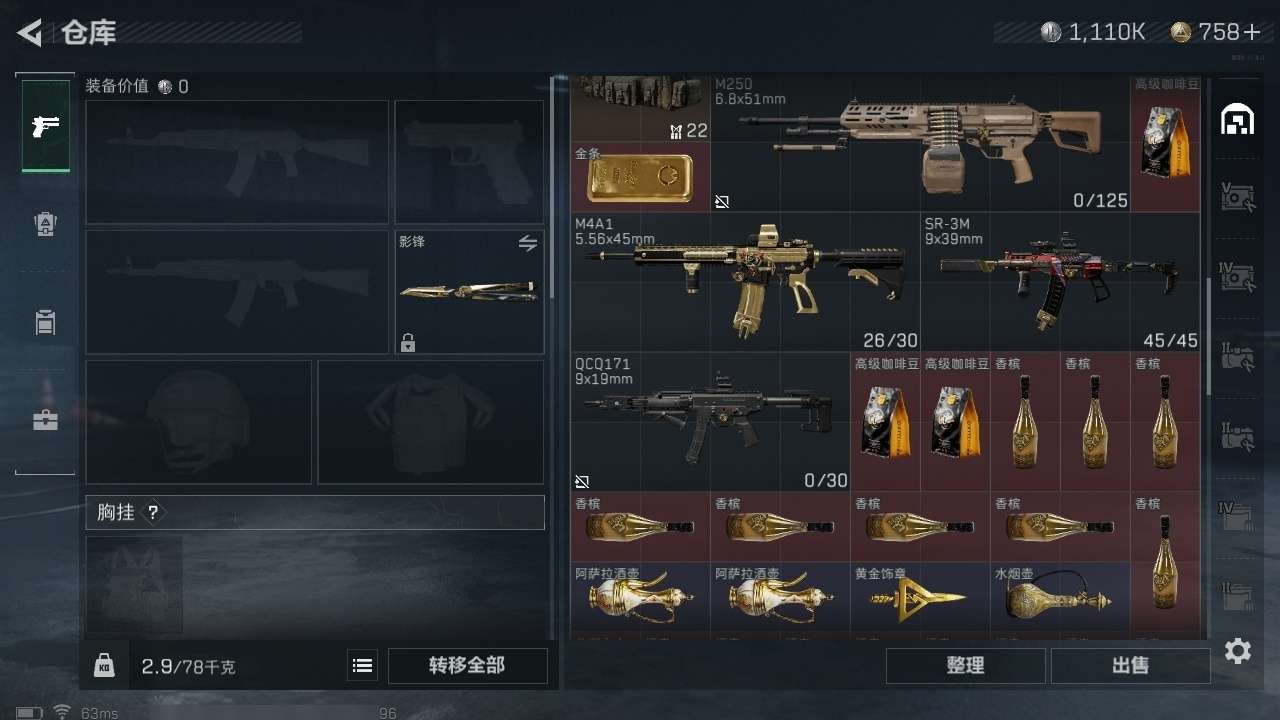Click the 整理 sort button
1280x720 pixels.
coord(965,665)
